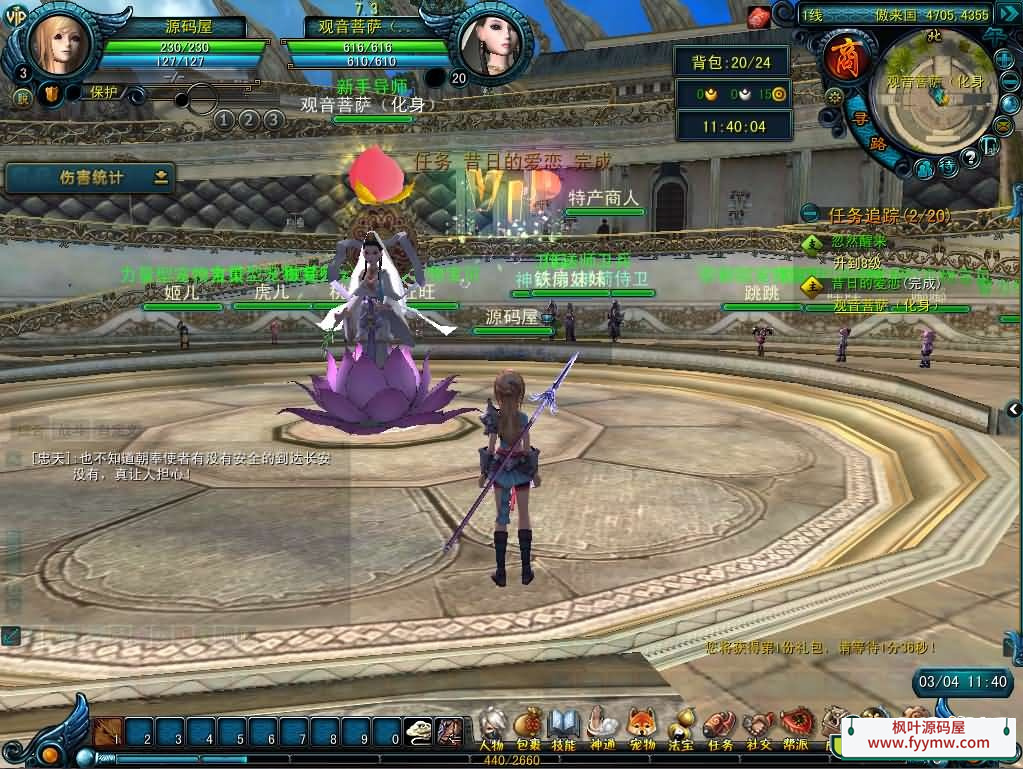The width and height of the screenshot is (1023, 769).
Task: Expand the 伤害统计 damage statistics panel
Action: pyautogui.click(x=161, y=178)
